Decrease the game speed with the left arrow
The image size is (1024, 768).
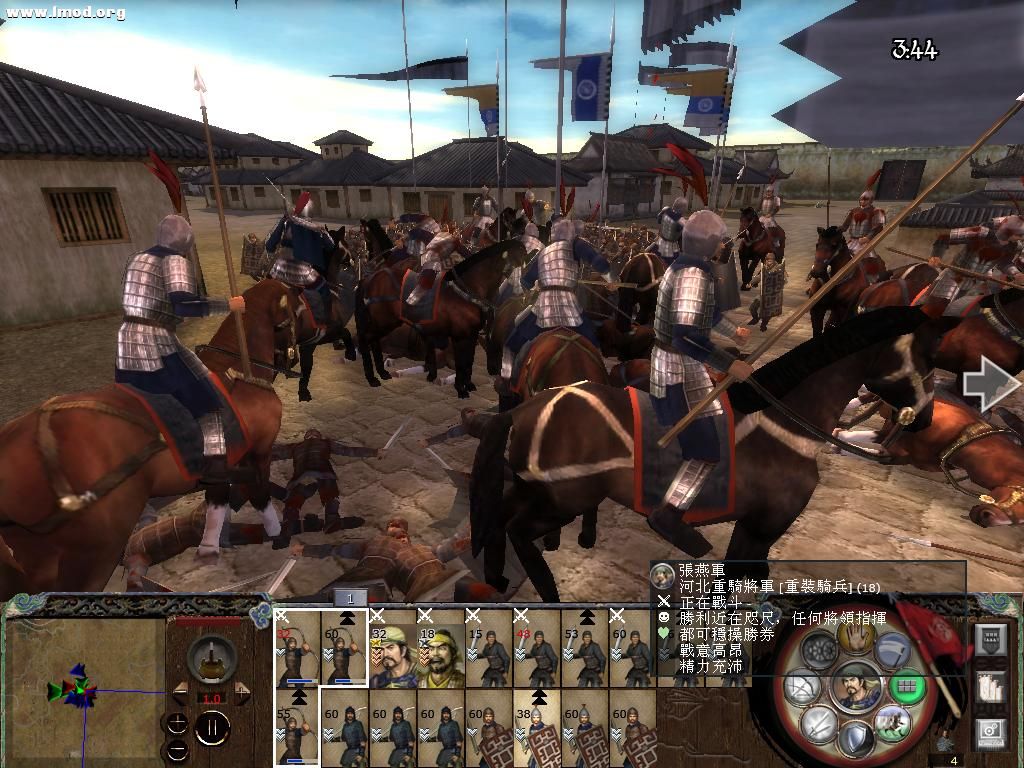click(x=181, y=693)
